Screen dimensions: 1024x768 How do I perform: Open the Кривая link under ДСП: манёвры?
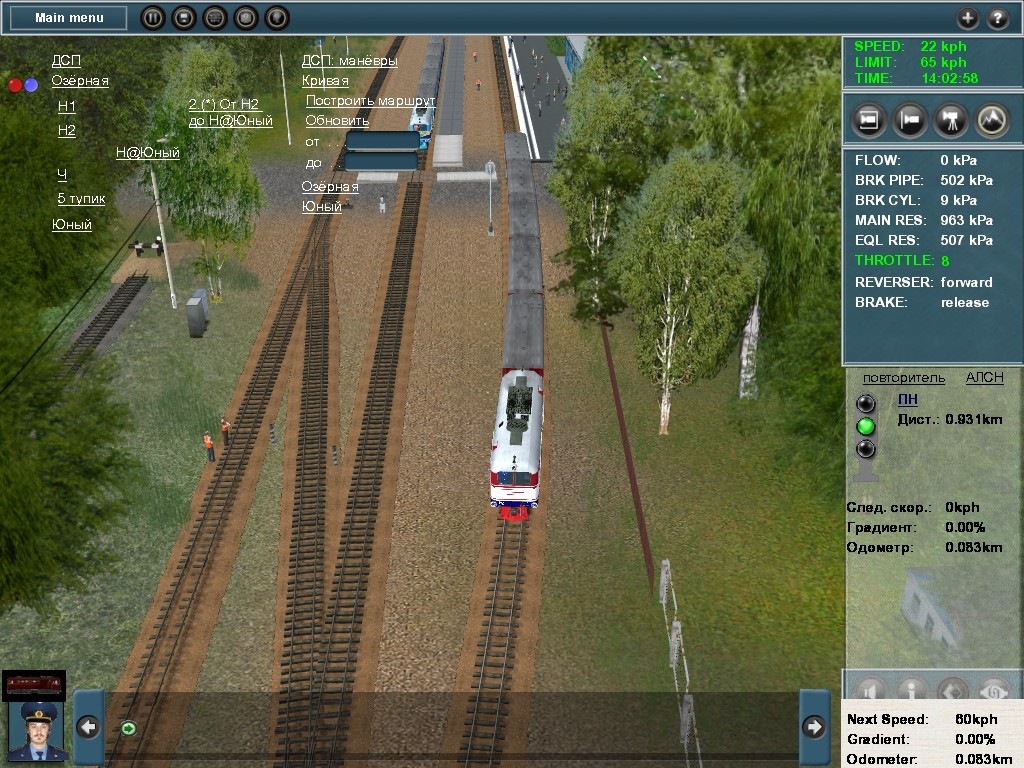(x=325, y=81)
